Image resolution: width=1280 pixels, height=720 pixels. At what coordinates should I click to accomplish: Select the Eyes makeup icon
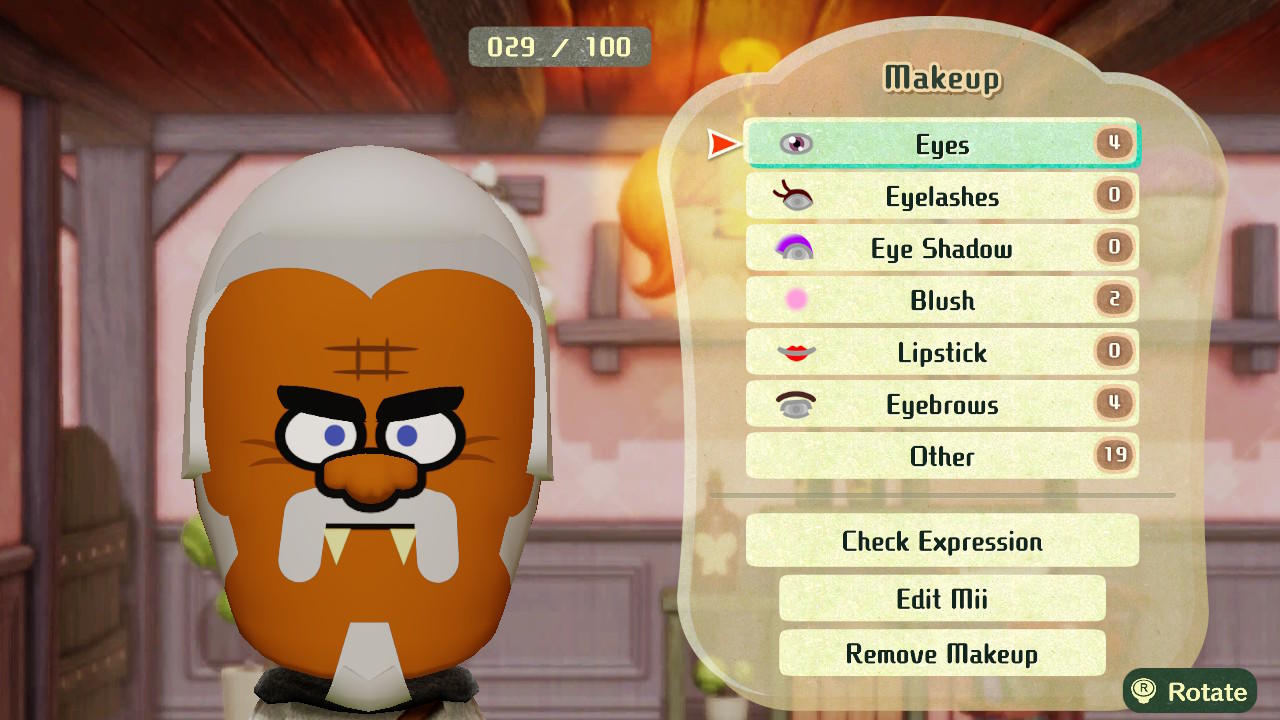(x=795, y=143)
